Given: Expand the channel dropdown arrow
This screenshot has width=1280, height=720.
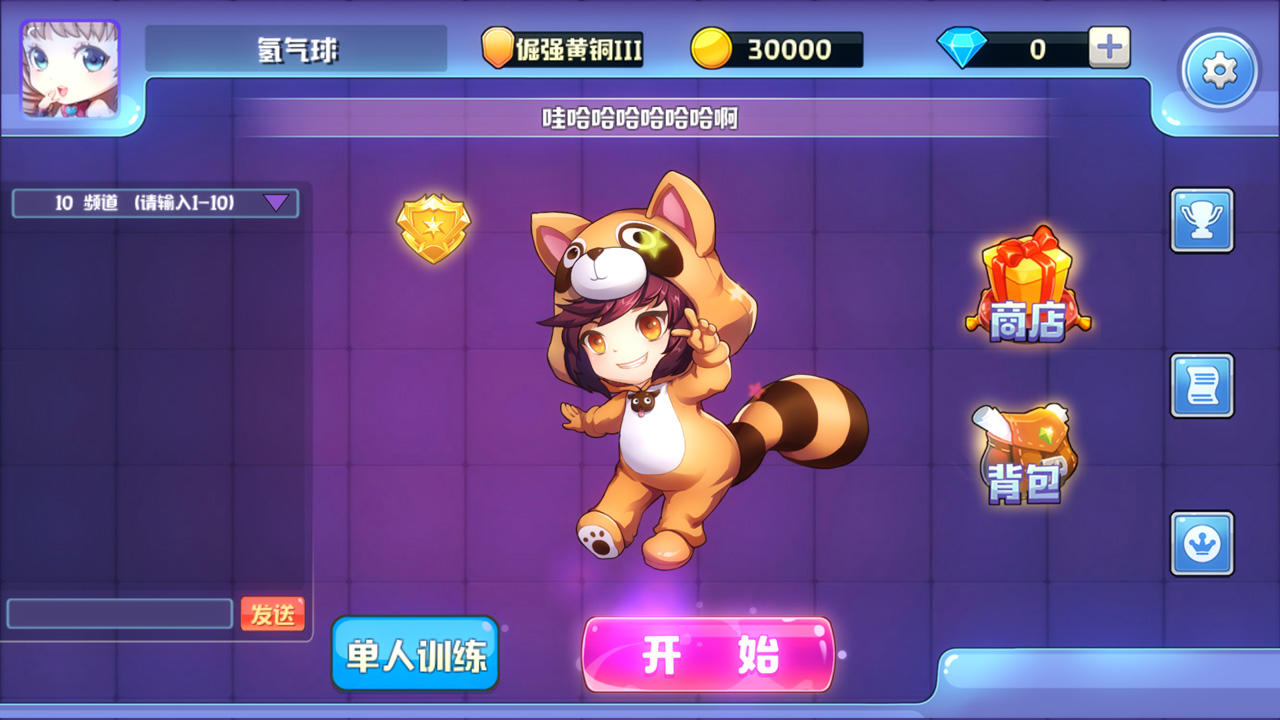Looking at the screenshot, I should coord(275,202).
